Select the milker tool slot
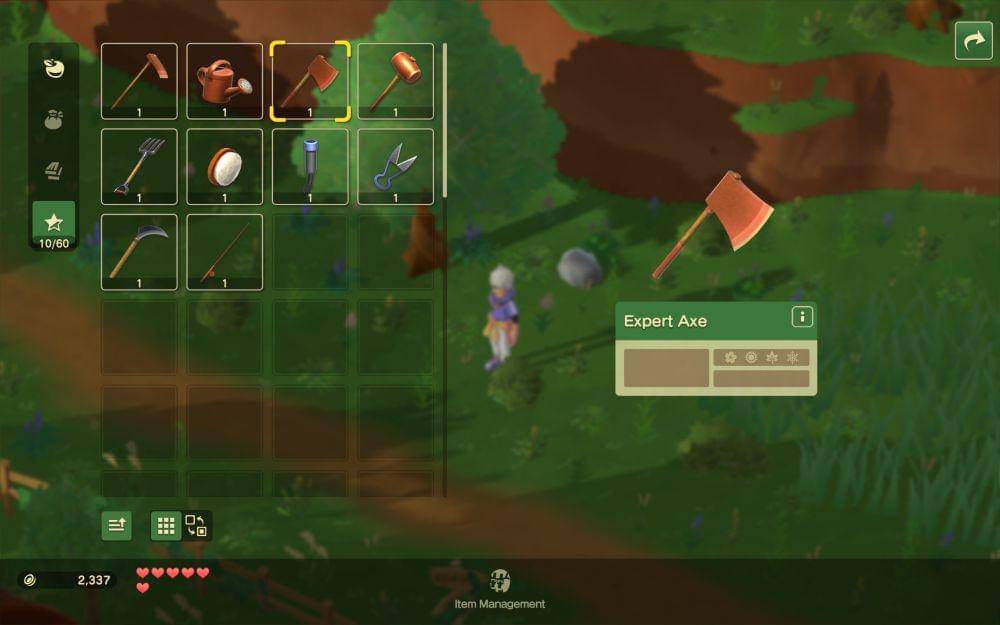The image size is (1000, 625). pyautogui.click(x=310, y=166)
